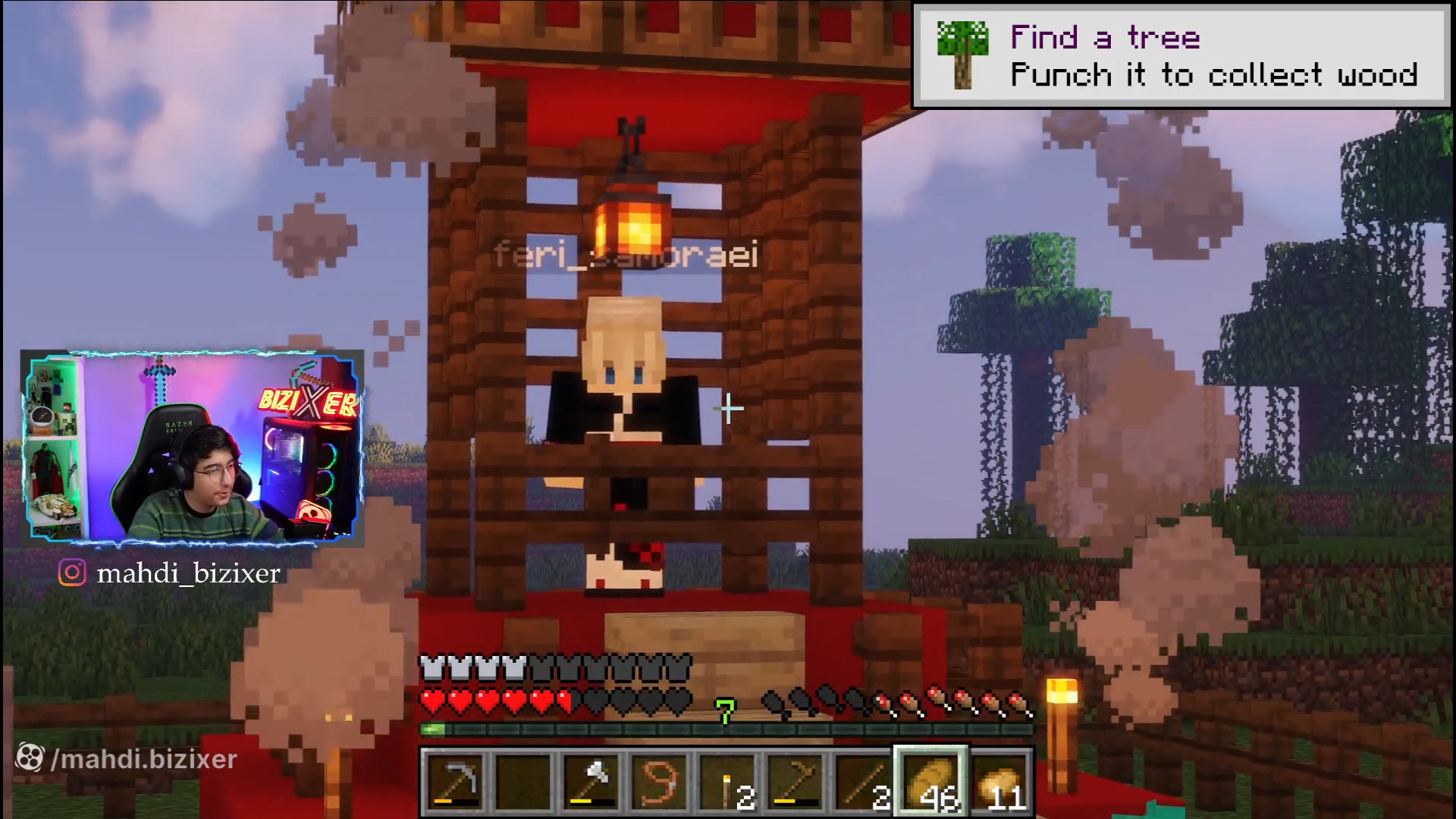Viewport: 1456px width, 819px height.
Task: Choose the lead in the hotbar
Action: (x=659, y=782)
